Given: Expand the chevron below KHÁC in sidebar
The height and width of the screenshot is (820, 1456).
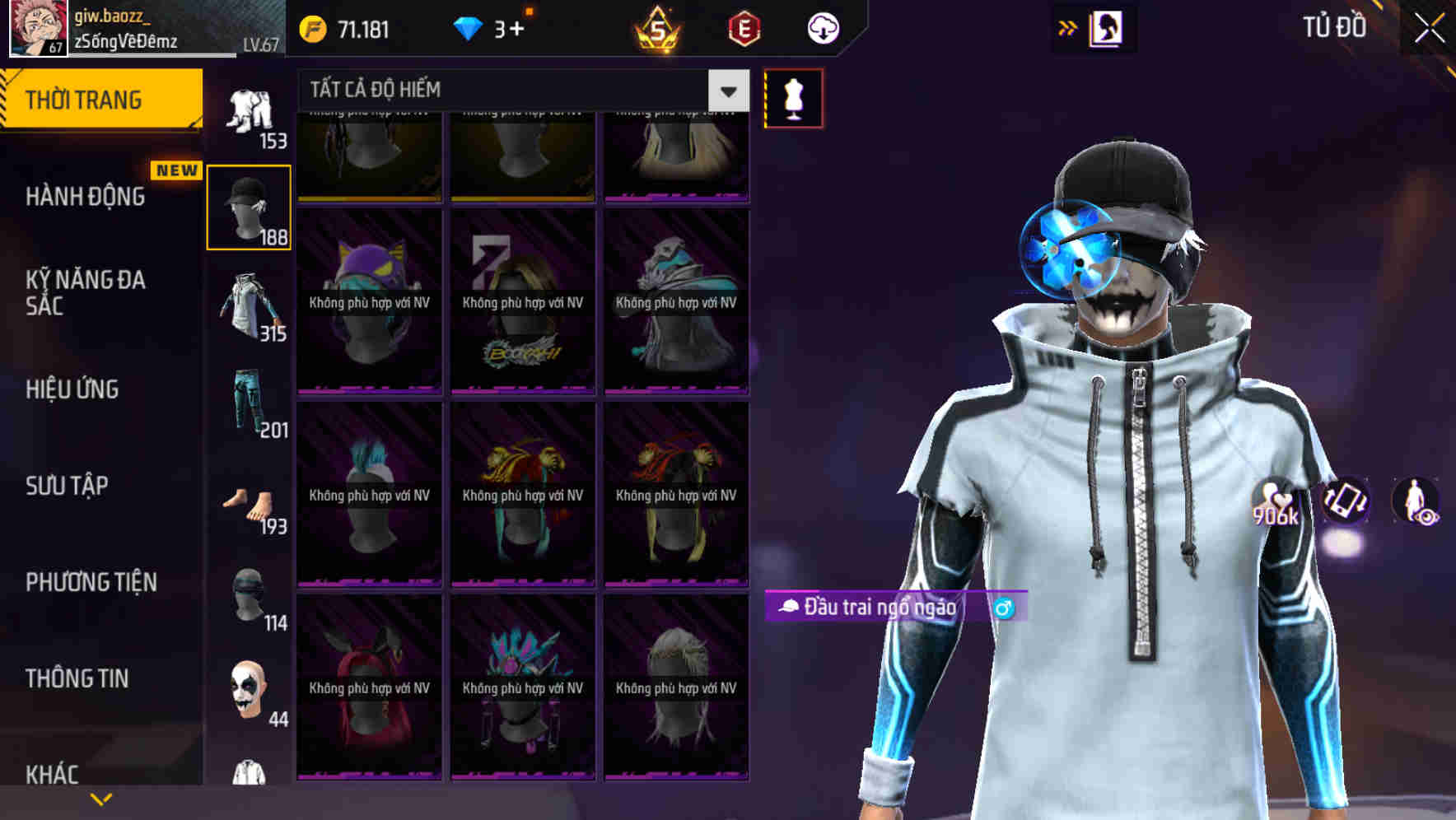Looking at the screenshot, I should coord(101,798).
